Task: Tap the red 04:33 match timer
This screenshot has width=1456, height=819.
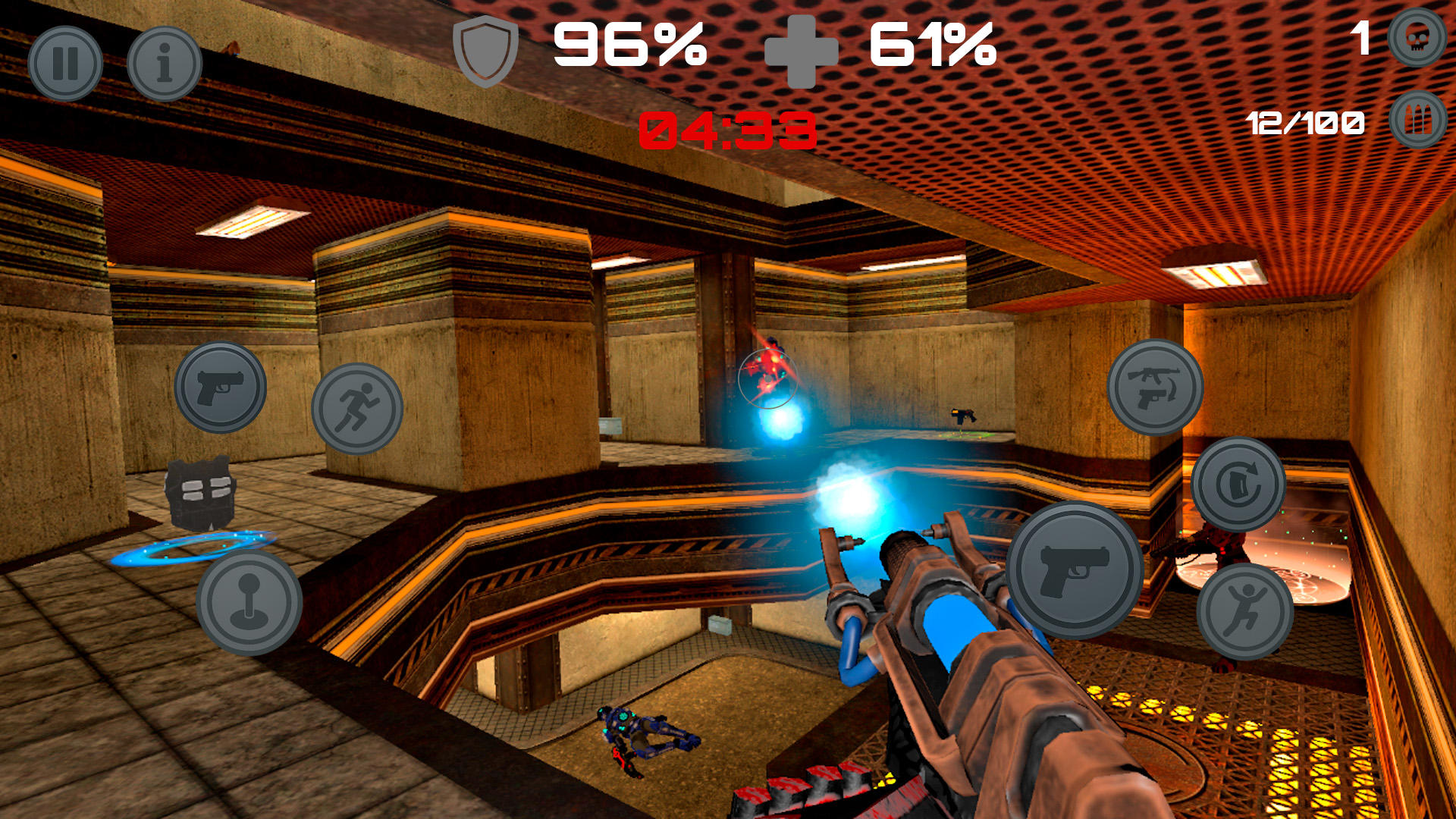Action: tap(729, 129)
